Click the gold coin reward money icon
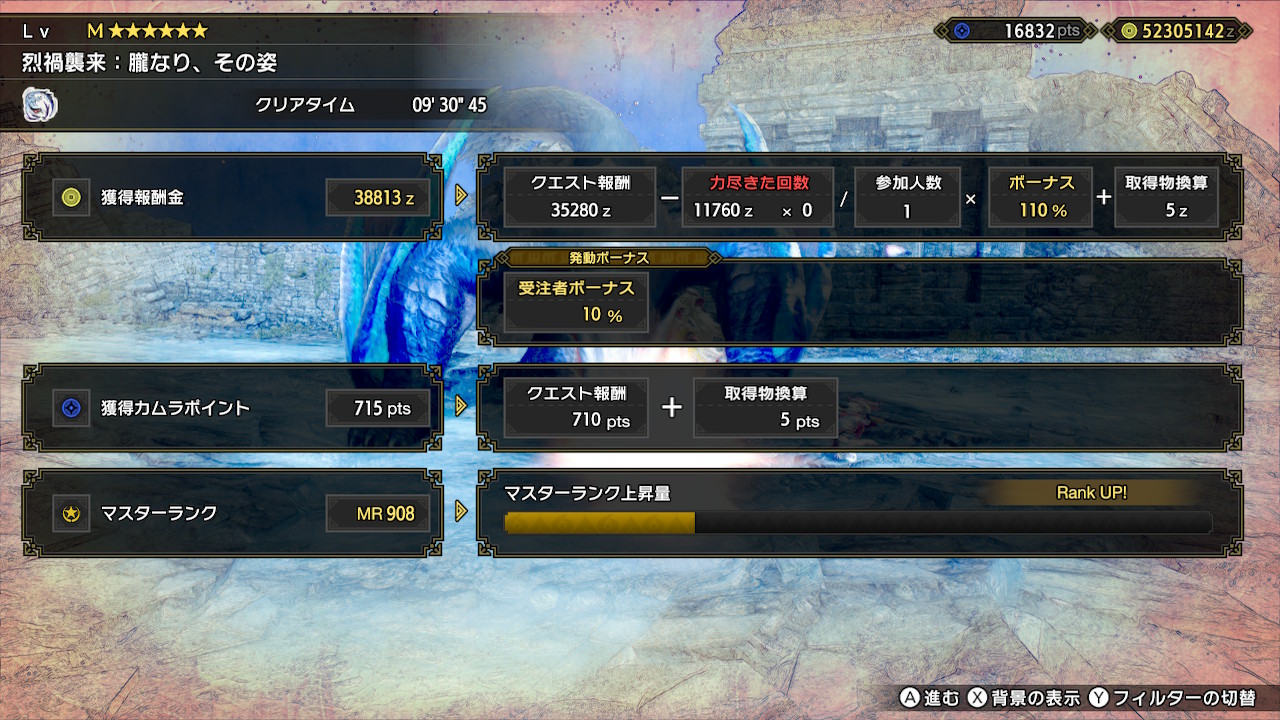 point(73,196)
